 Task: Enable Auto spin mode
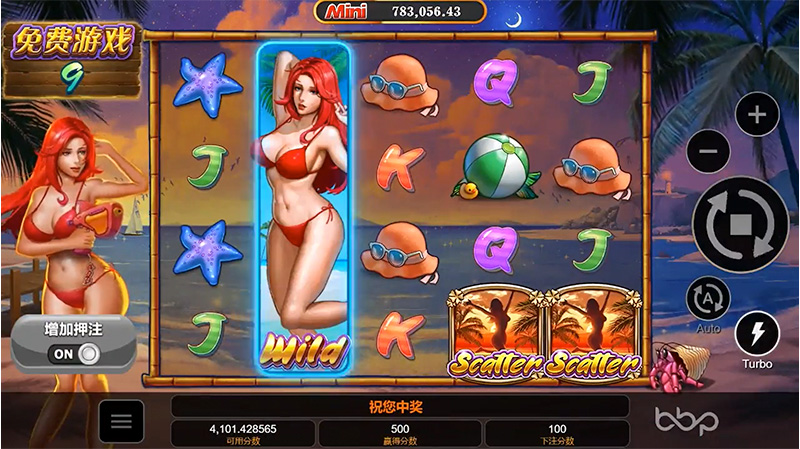708,298
